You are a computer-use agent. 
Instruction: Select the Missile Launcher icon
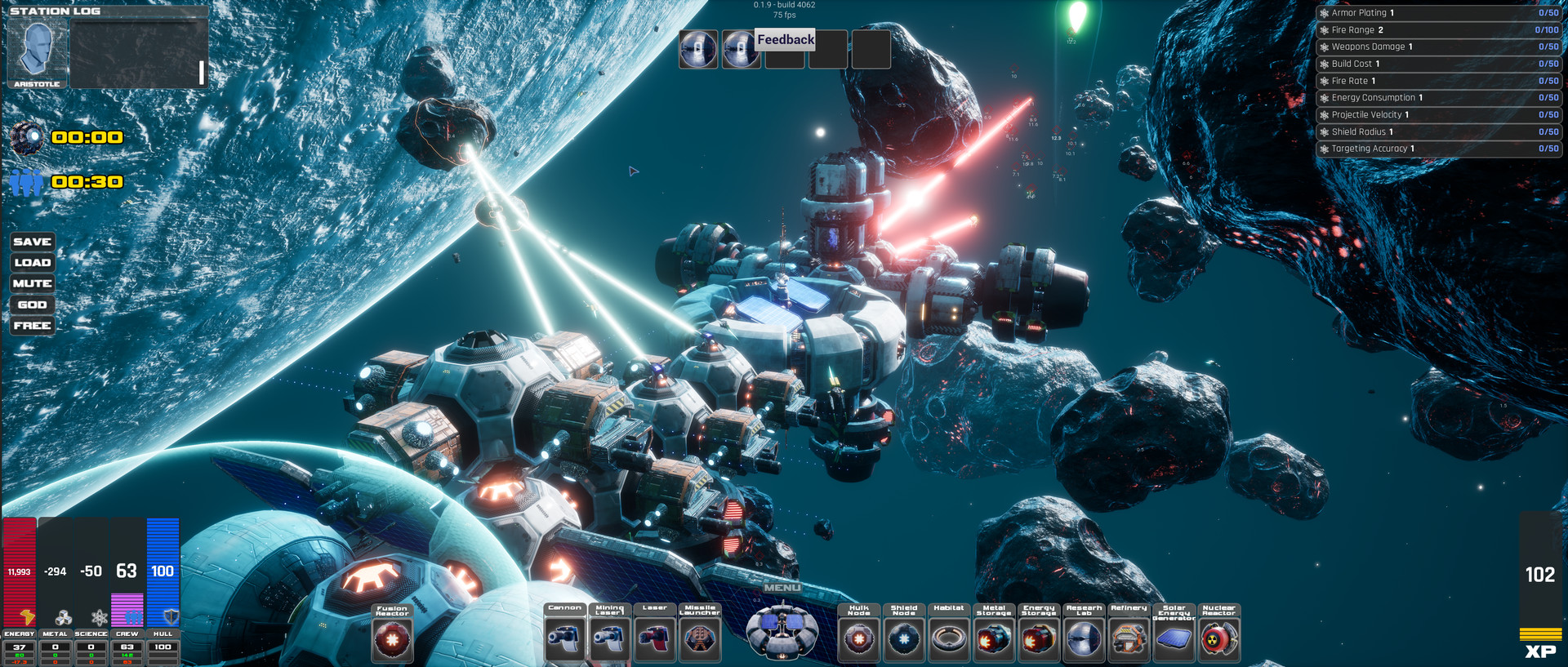699,639
